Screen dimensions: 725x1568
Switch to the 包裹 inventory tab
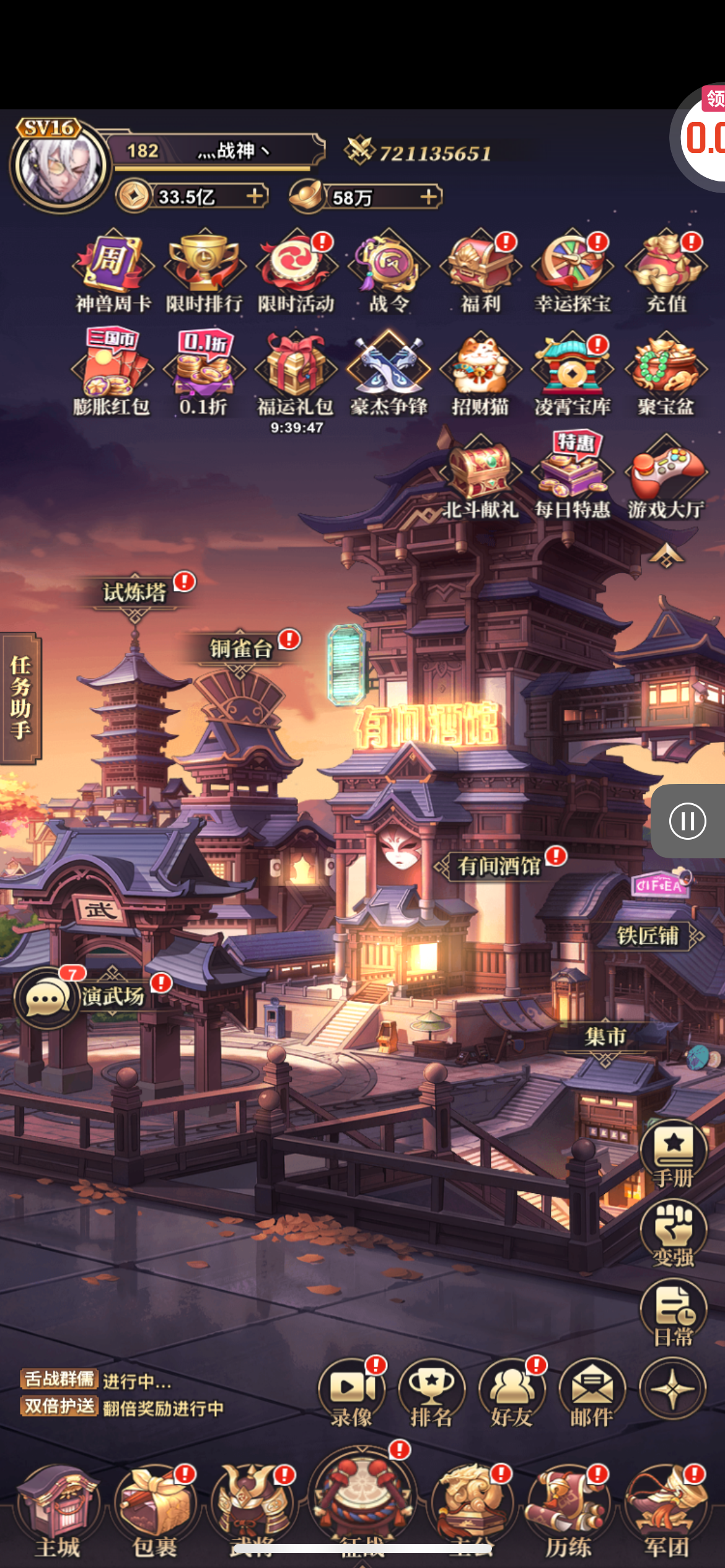[155, 1511]
